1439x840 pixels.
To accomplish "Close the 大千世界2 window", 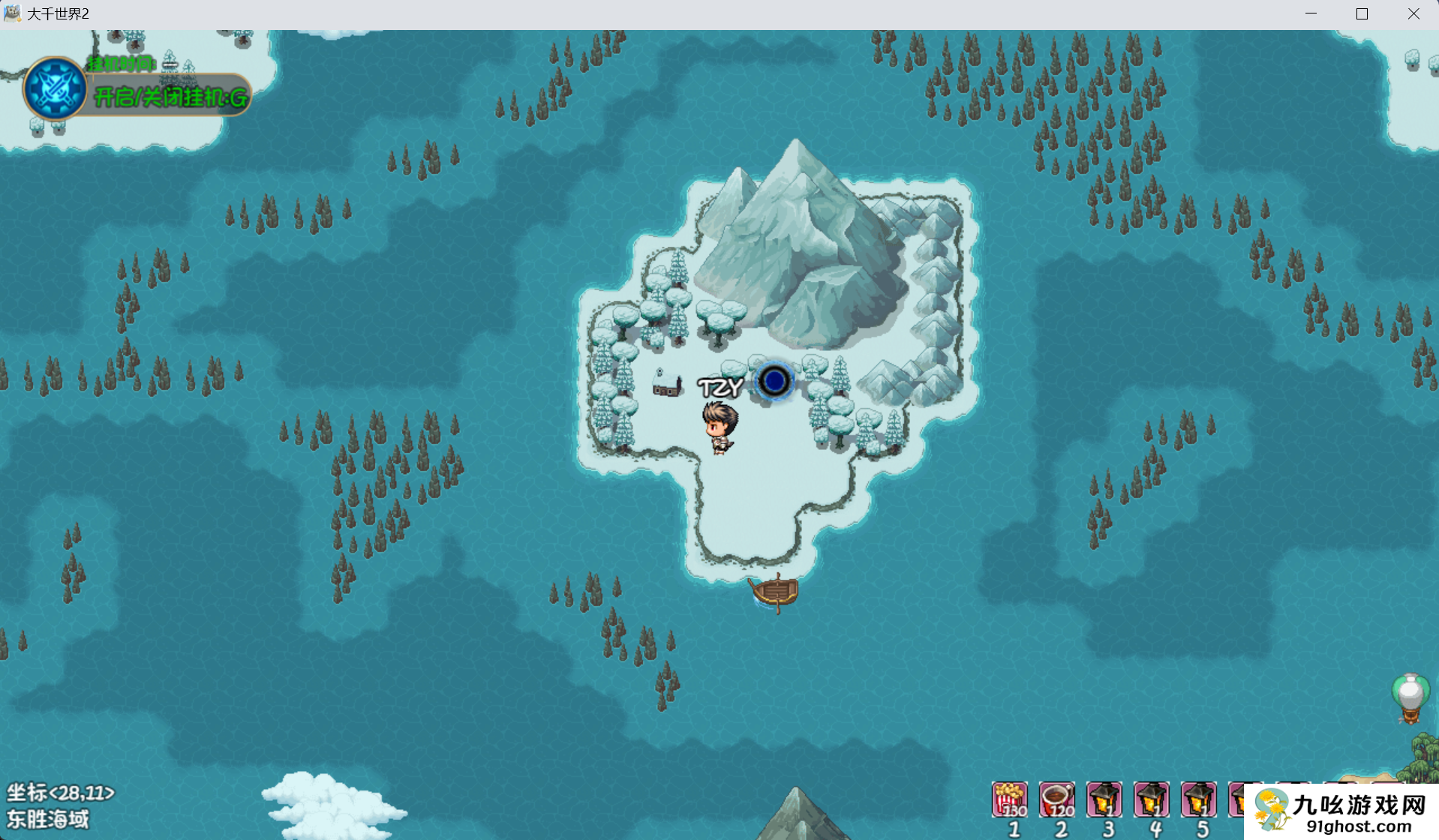I will click(1413, 13).
